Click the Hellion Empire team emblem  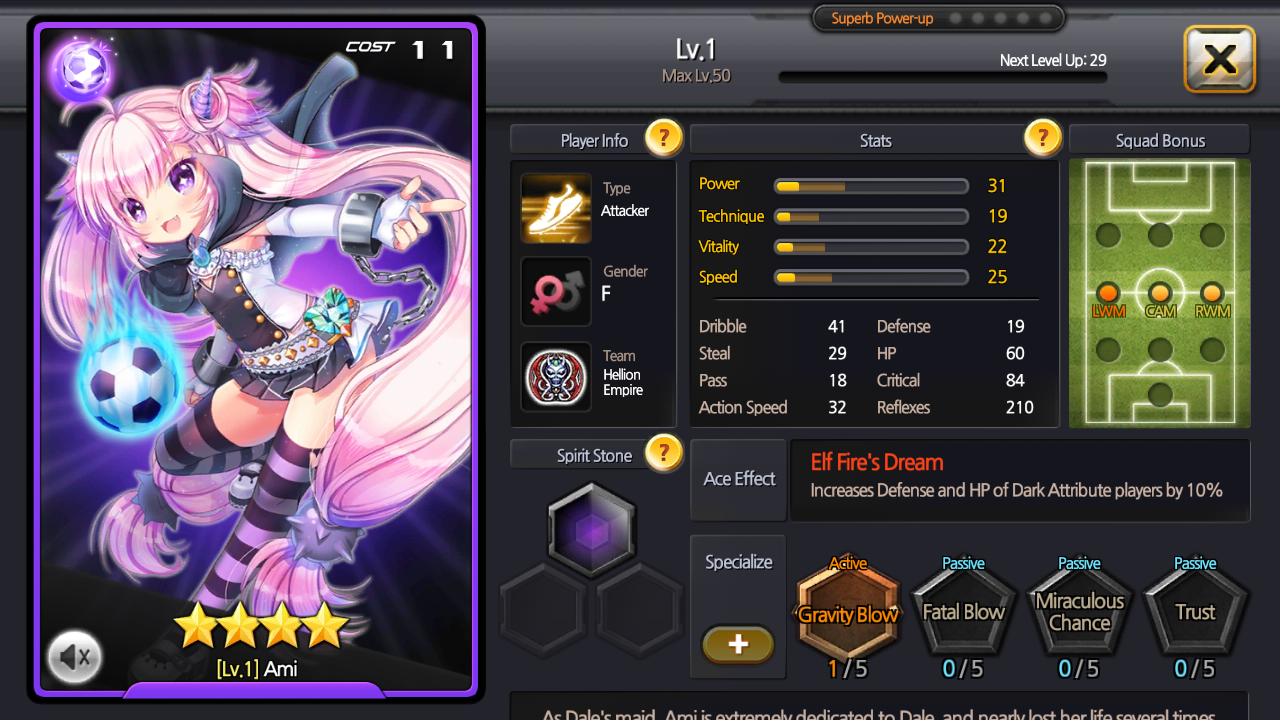[556, 377]
